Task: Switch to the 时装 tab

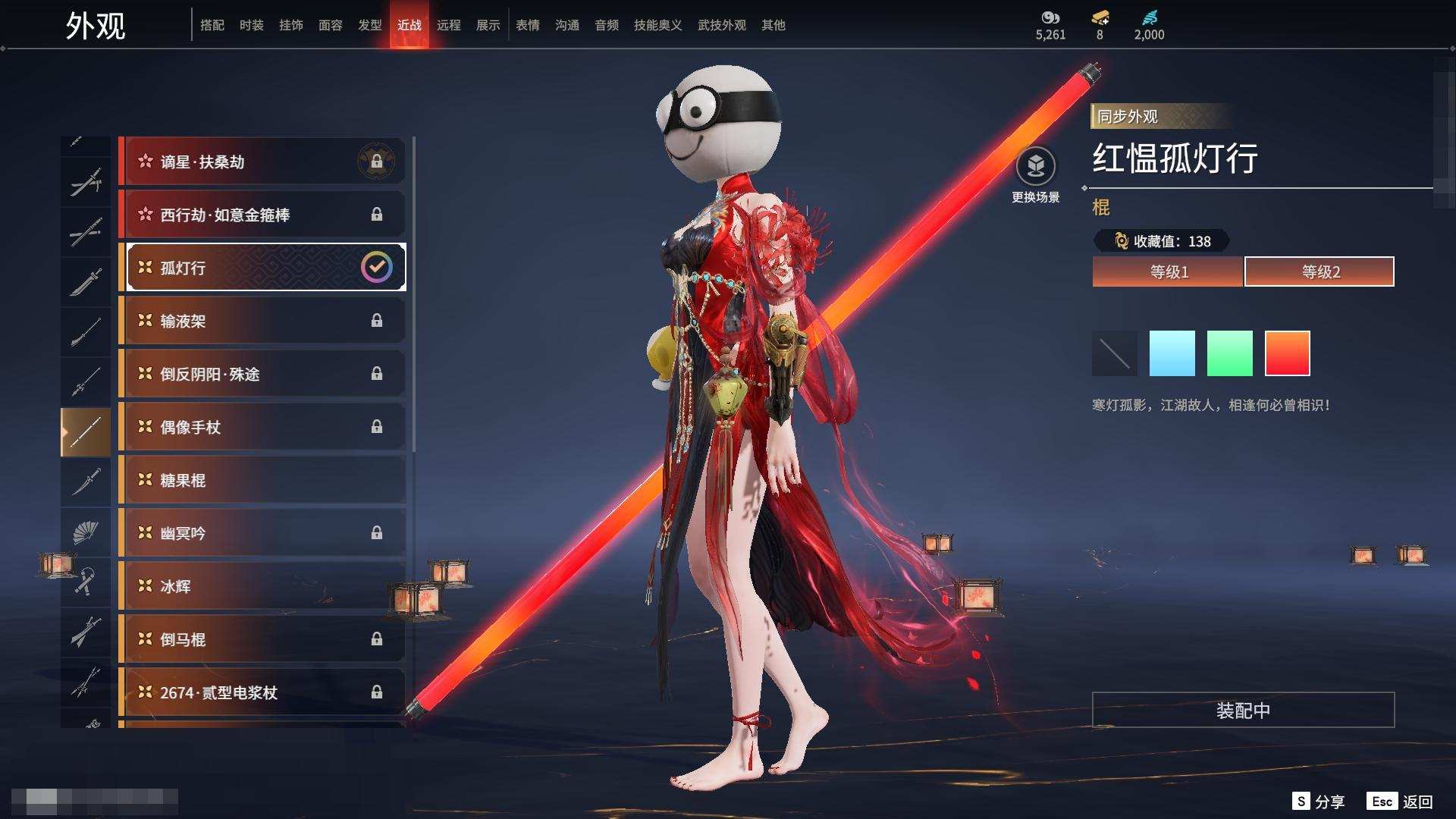Action: click(251, 25)
